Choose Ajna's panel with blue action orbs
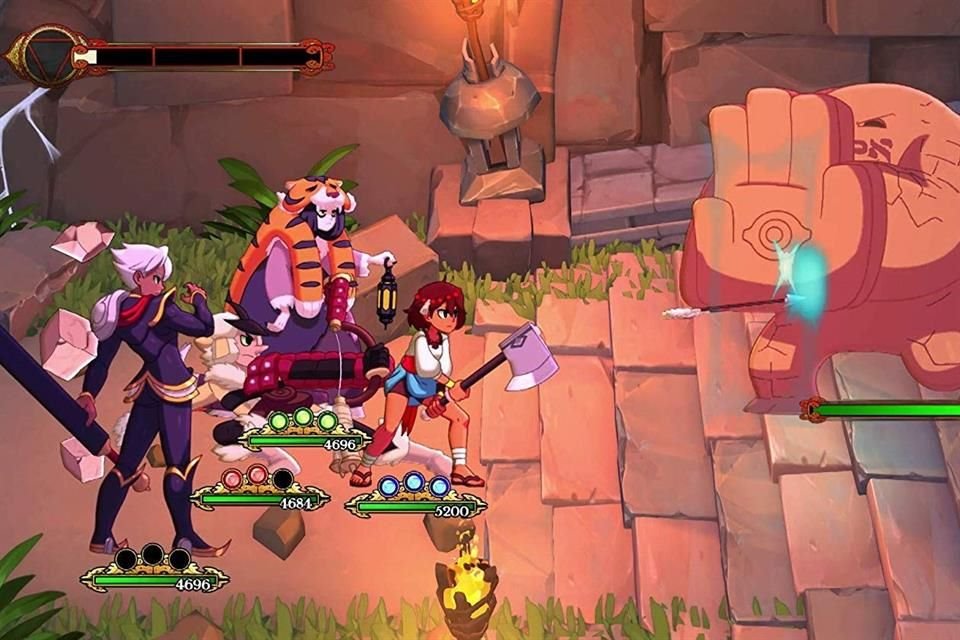 click(414, 497)
